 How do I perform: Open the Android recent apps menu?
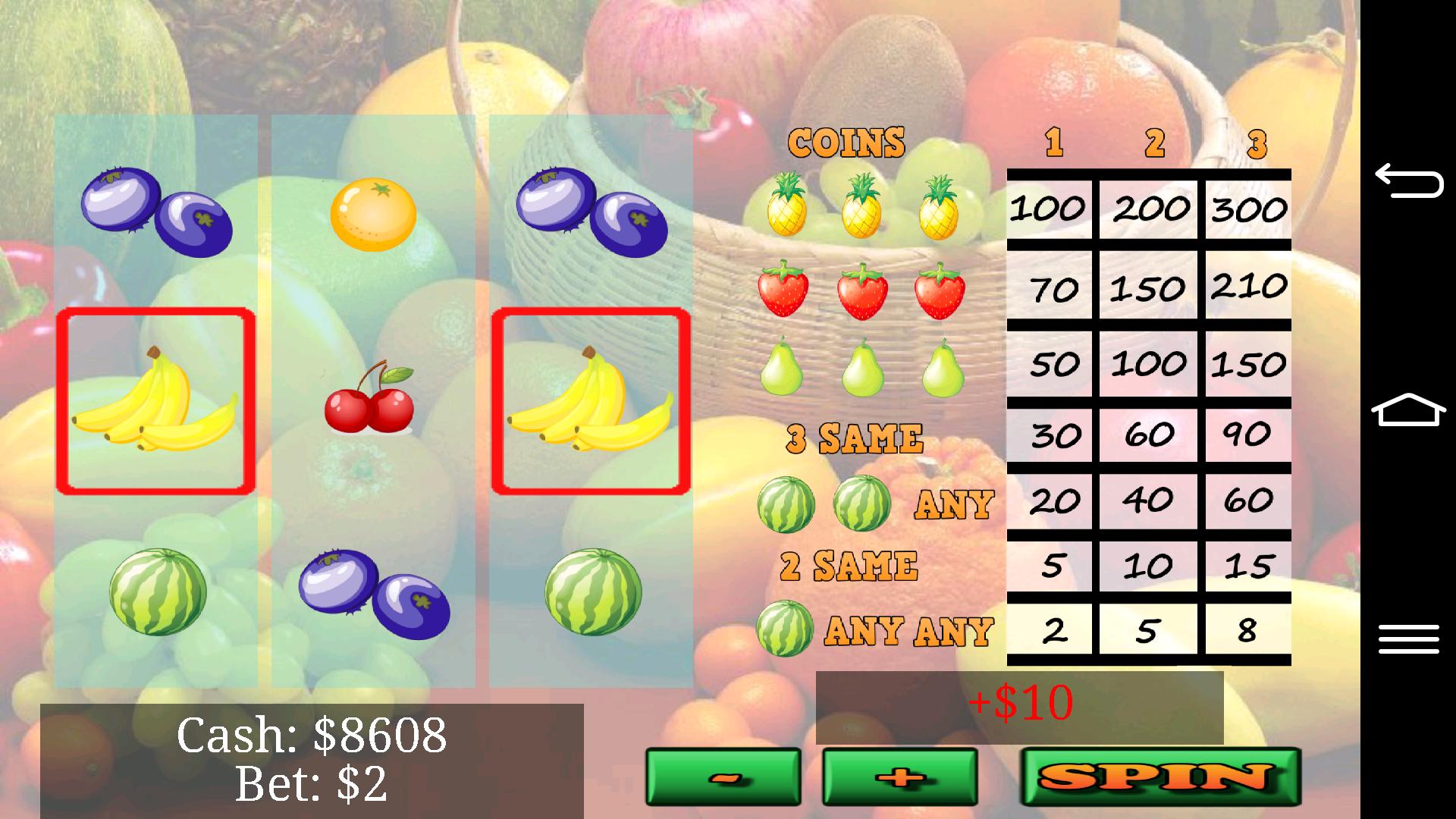tap(1410, 637)
